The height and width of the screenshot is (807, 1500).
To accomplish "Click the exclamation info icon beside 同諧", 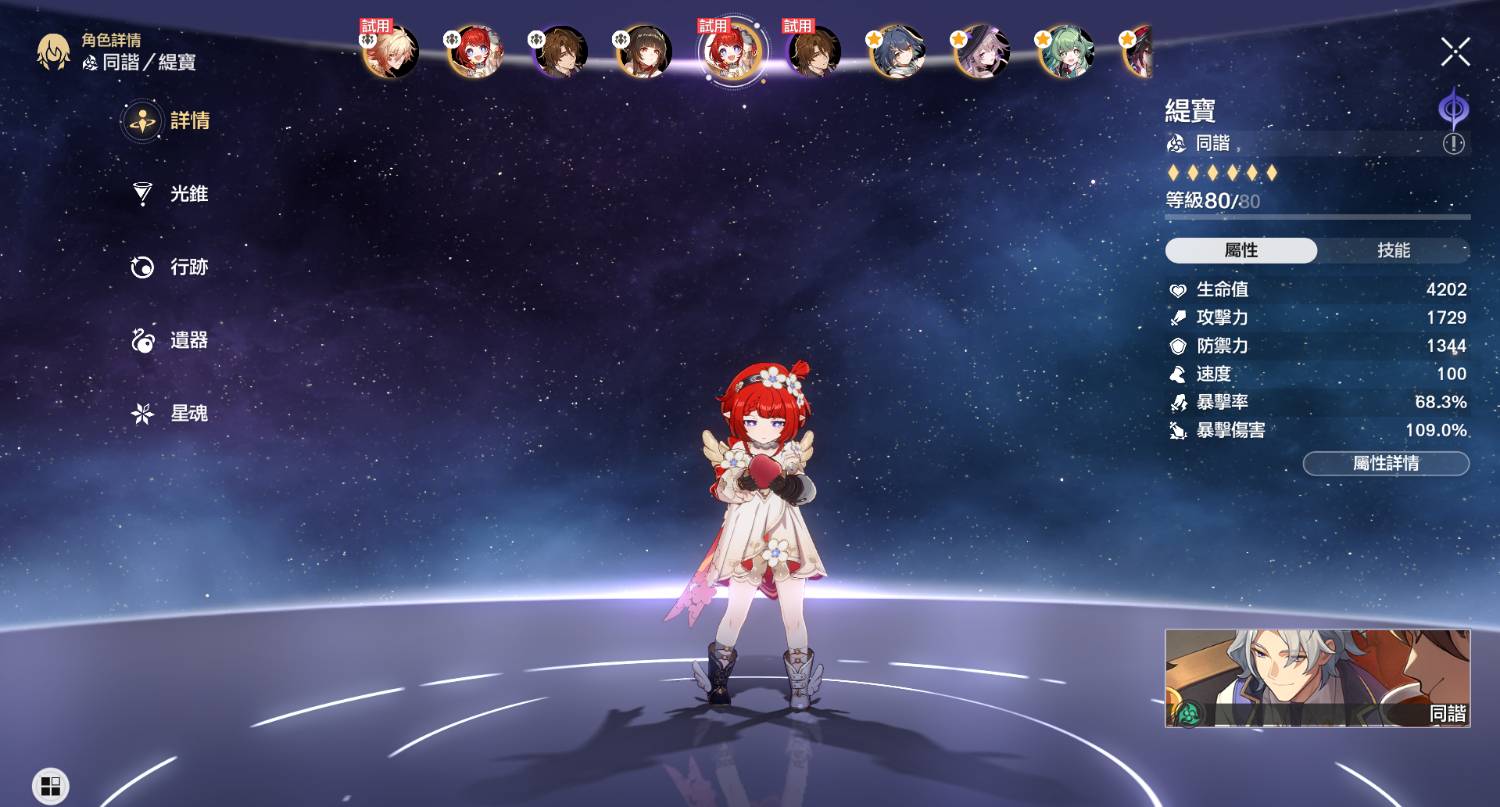I will (x=1453, y=144).
